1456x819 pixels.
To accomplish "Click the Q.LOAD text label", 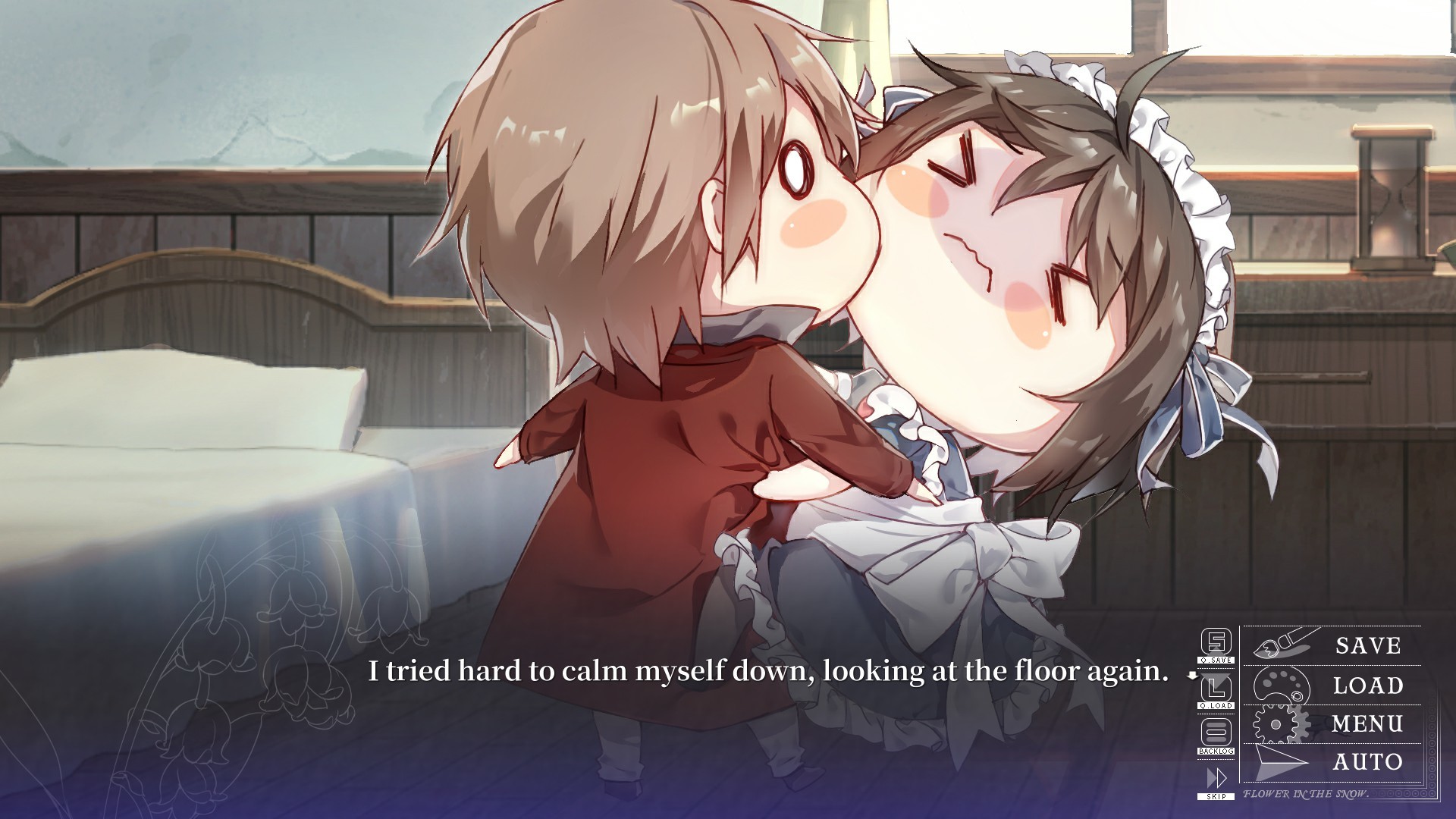I will 1216,706.
